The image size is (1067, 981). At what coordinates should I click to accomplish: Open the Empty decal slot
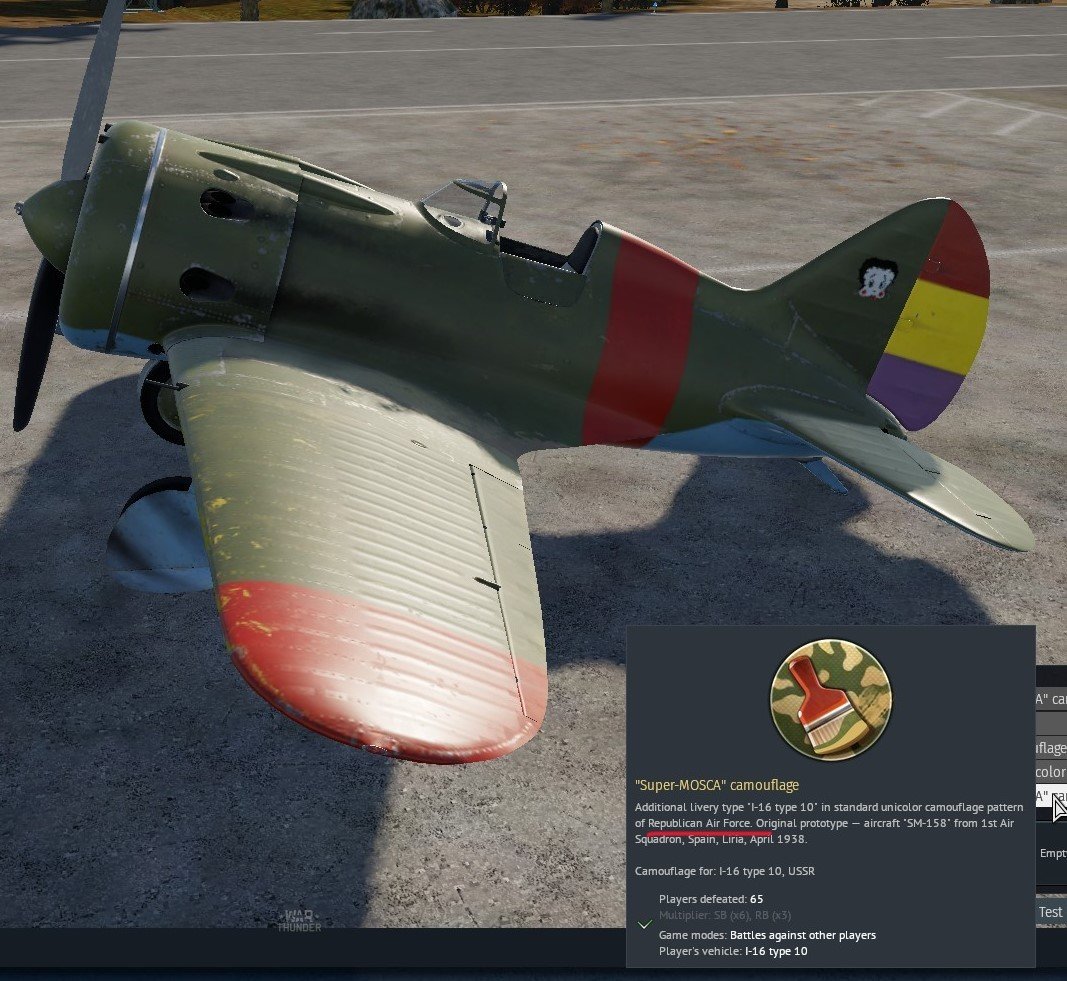coord(1053,853)
